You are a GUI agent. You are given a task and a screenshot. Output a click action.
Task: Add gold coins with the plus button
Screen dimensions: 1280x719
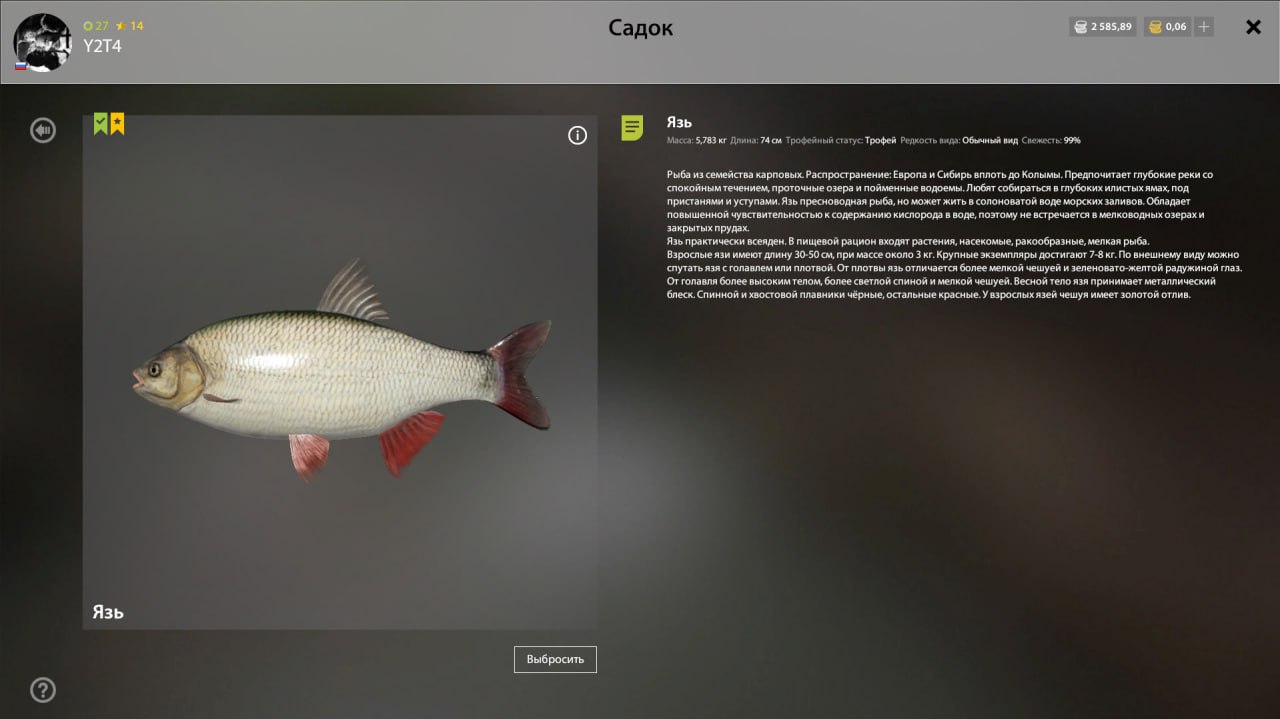[1204, 27]
